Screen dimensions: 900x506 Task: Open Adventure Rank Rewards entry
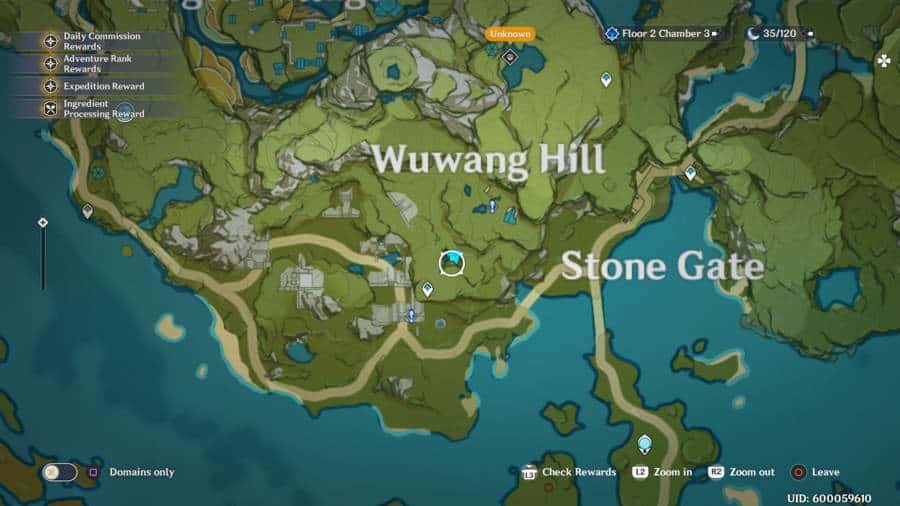click(95, 64)
